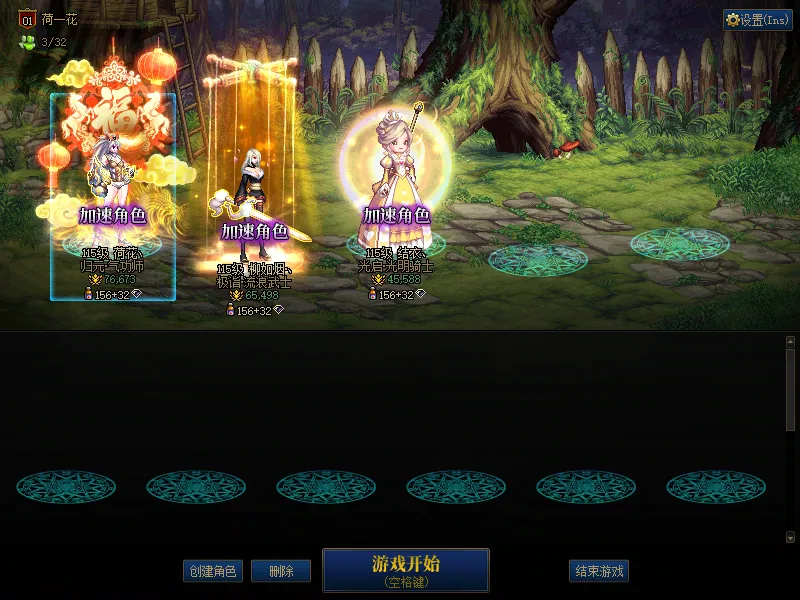Choose 创建角色 to create a character
Image resolution: width=800 pixels, height=600 pixels.
pos(212,571)
